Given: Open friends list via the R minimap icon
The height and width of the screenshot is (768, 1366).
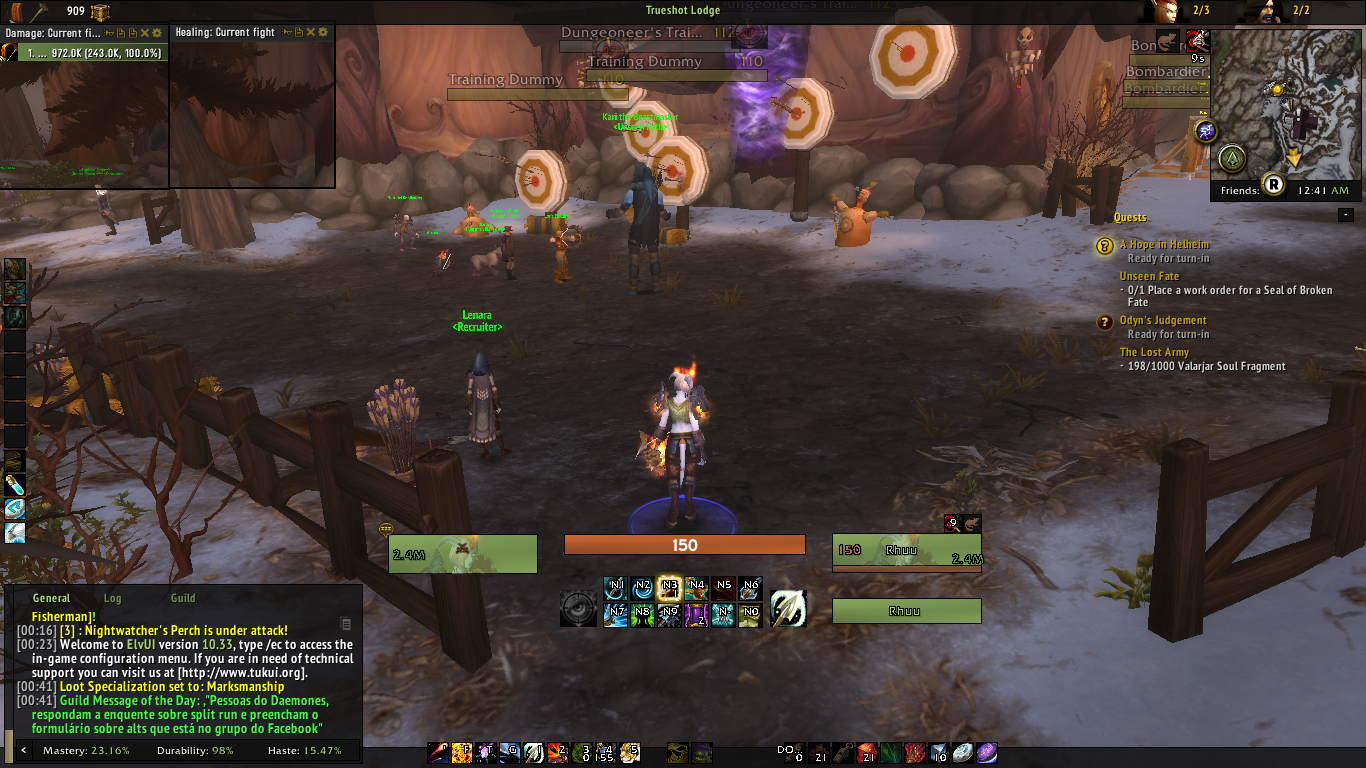Looking at the screenshot, I should [x=1273, y=184].
